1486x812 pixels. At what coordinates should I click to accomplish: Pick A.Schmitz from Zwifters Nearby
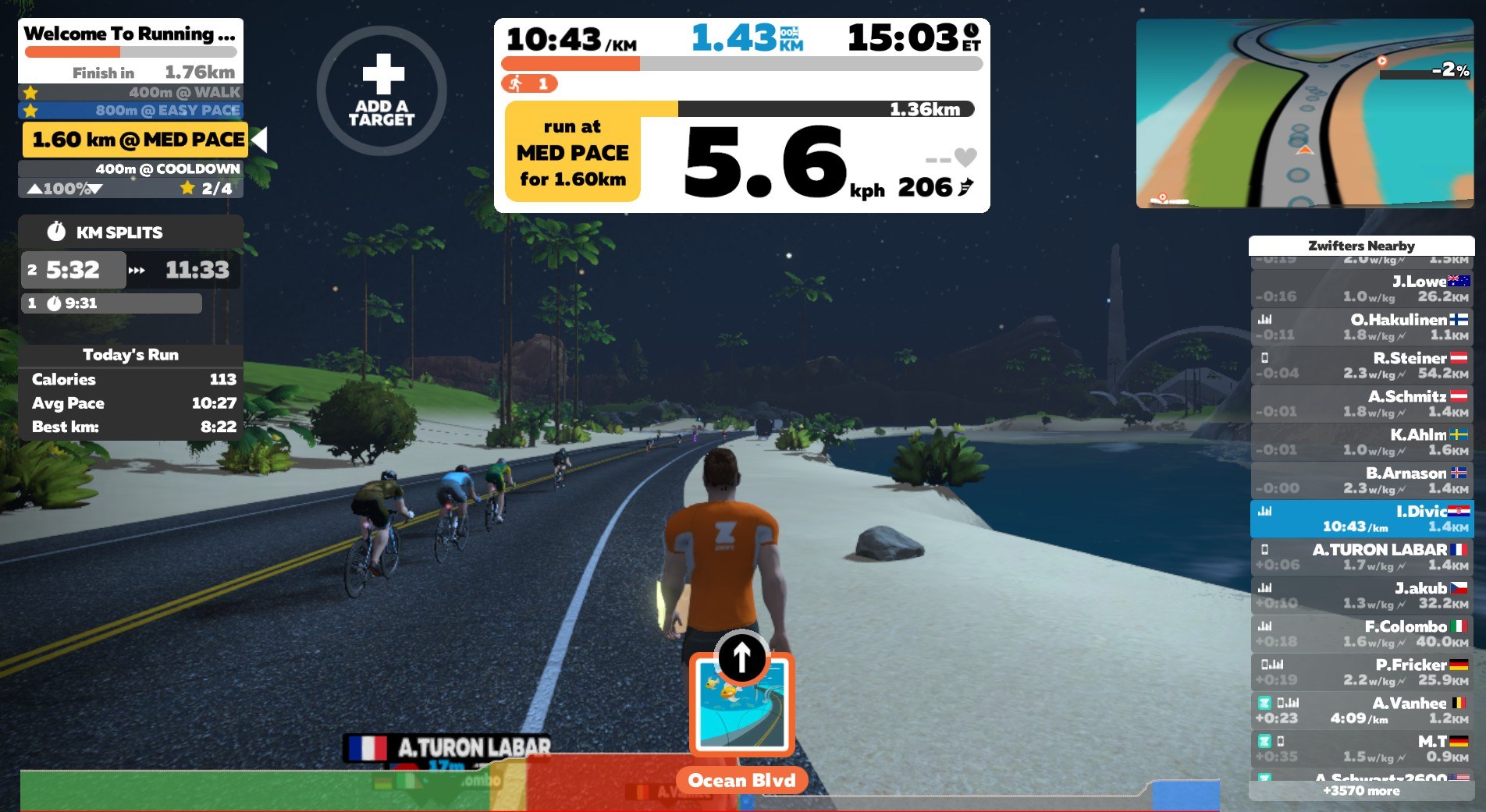[1362, 403]
